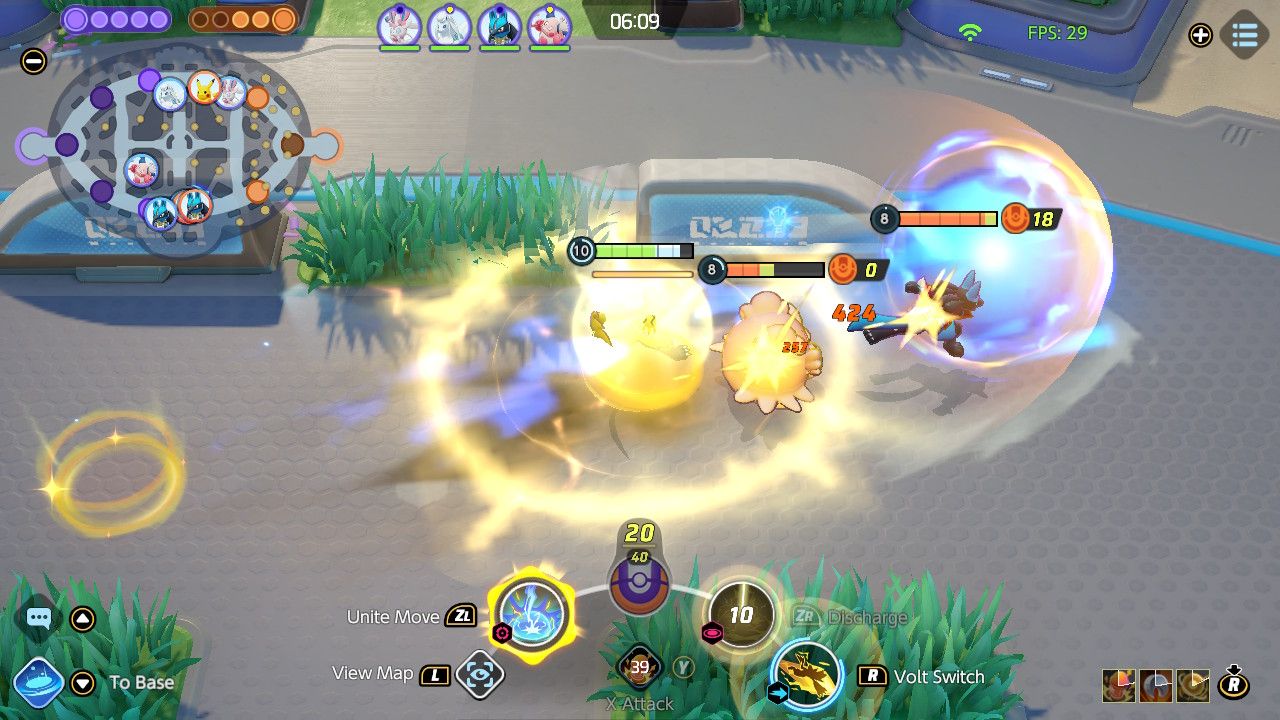Collapse the minimap with the minus button

[33, 61]
